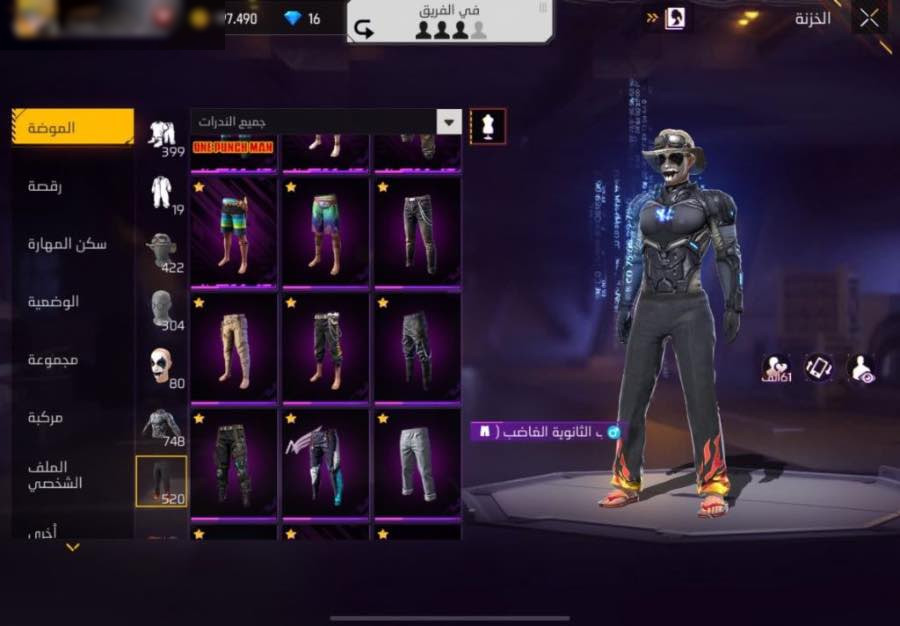Select the khaki beige pants item
Screen dimensions: 900x626
coord(233,347)
